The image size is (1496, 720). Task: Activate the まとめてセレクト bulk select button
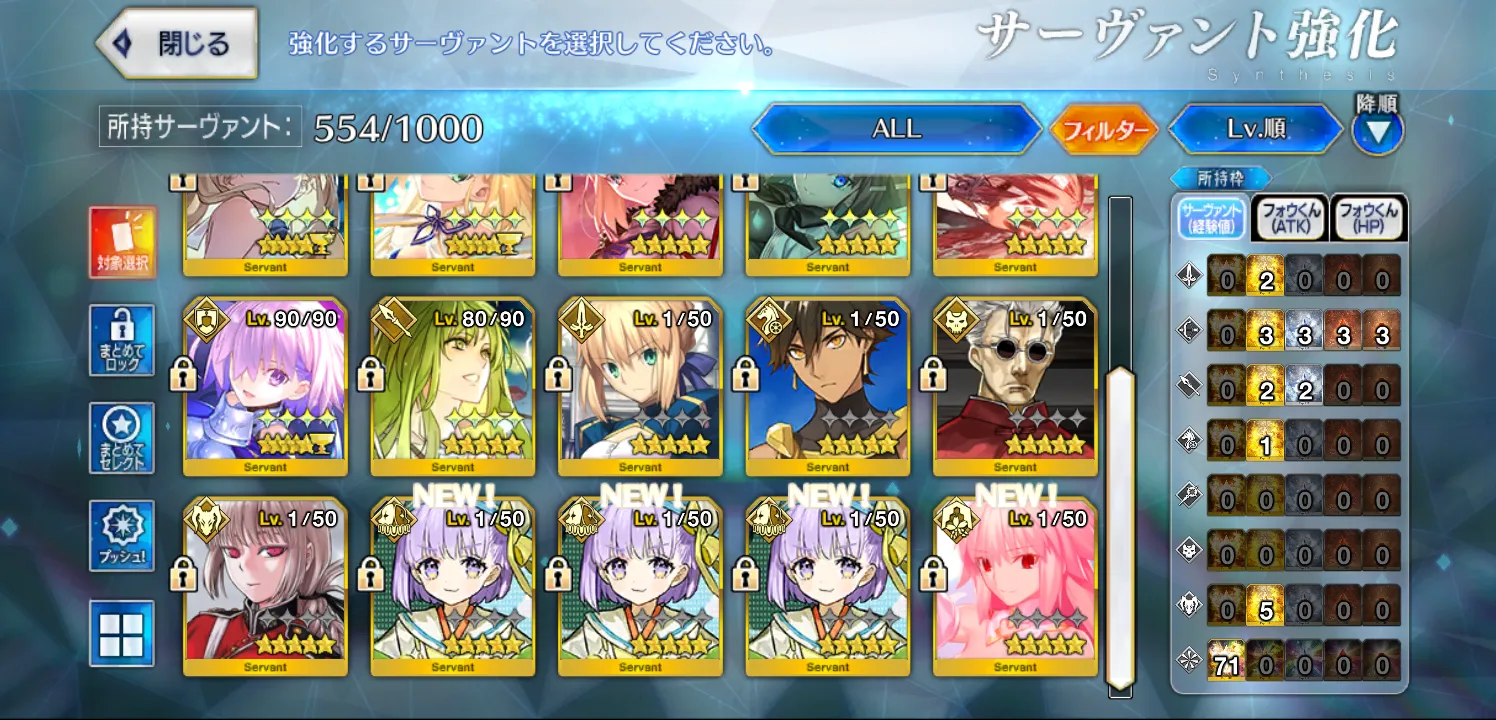coord(122,438)
